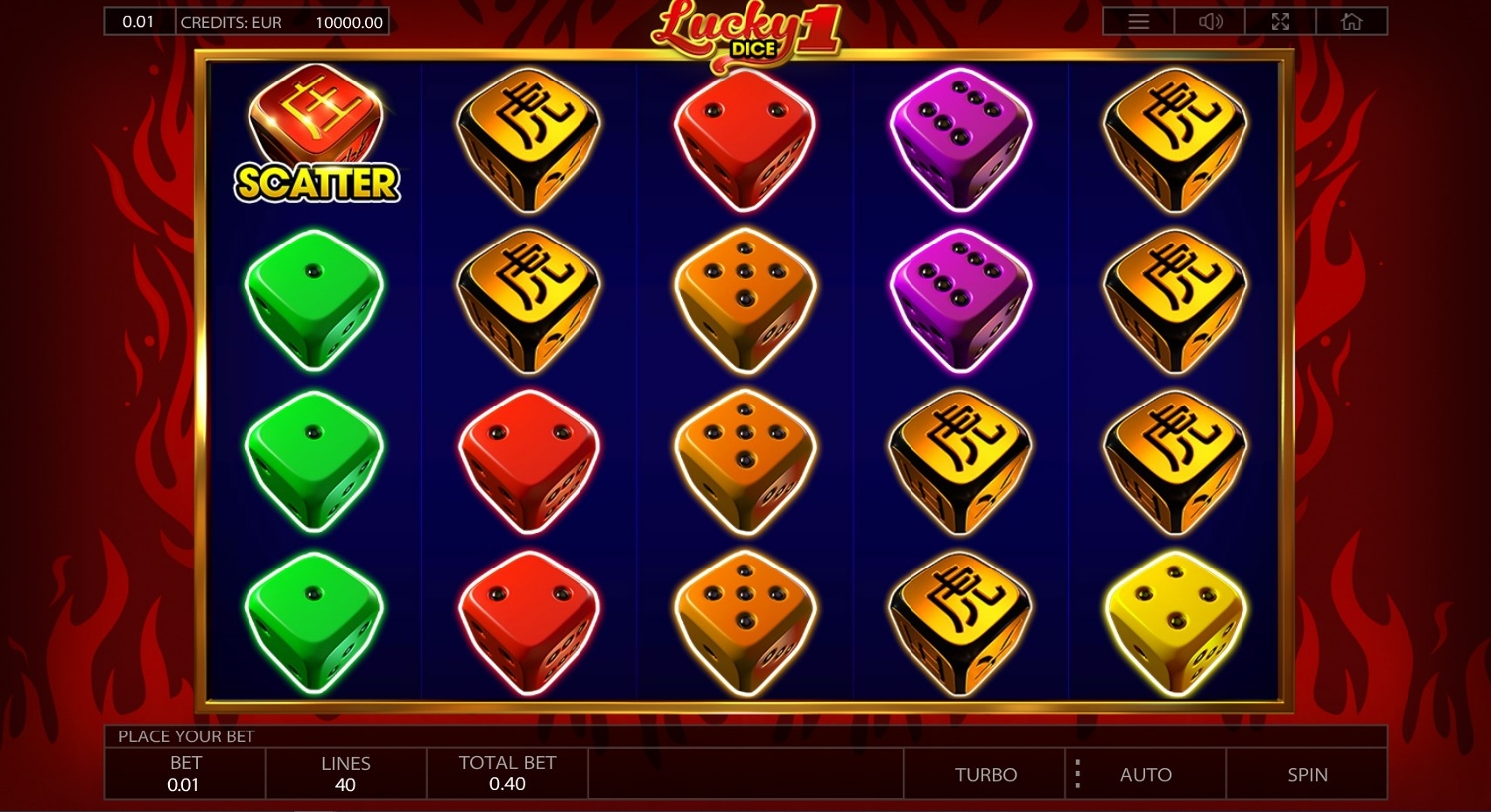1491x812 pixels.
Task: Go to the home lobby
Action: (x=1351, y=22)
